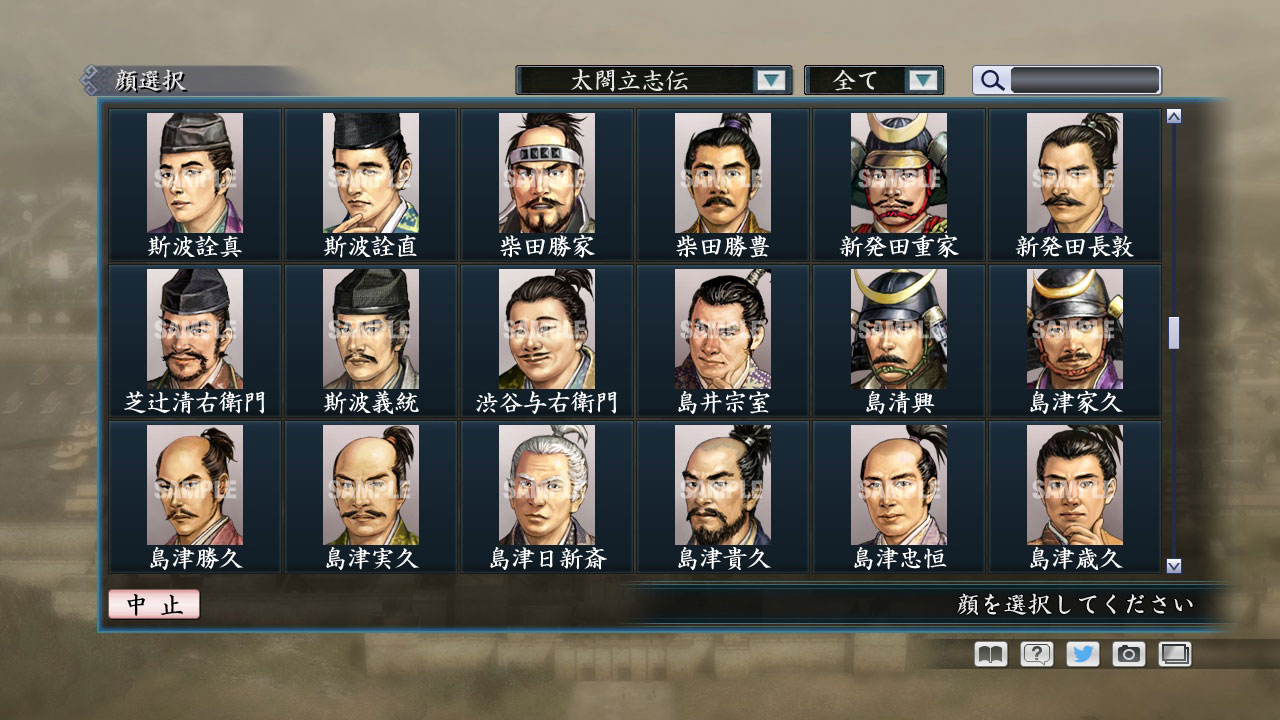Take a screenshot with the camera icon
This screenshot has height=720, width=1280.
click(x=1127, y=654)
